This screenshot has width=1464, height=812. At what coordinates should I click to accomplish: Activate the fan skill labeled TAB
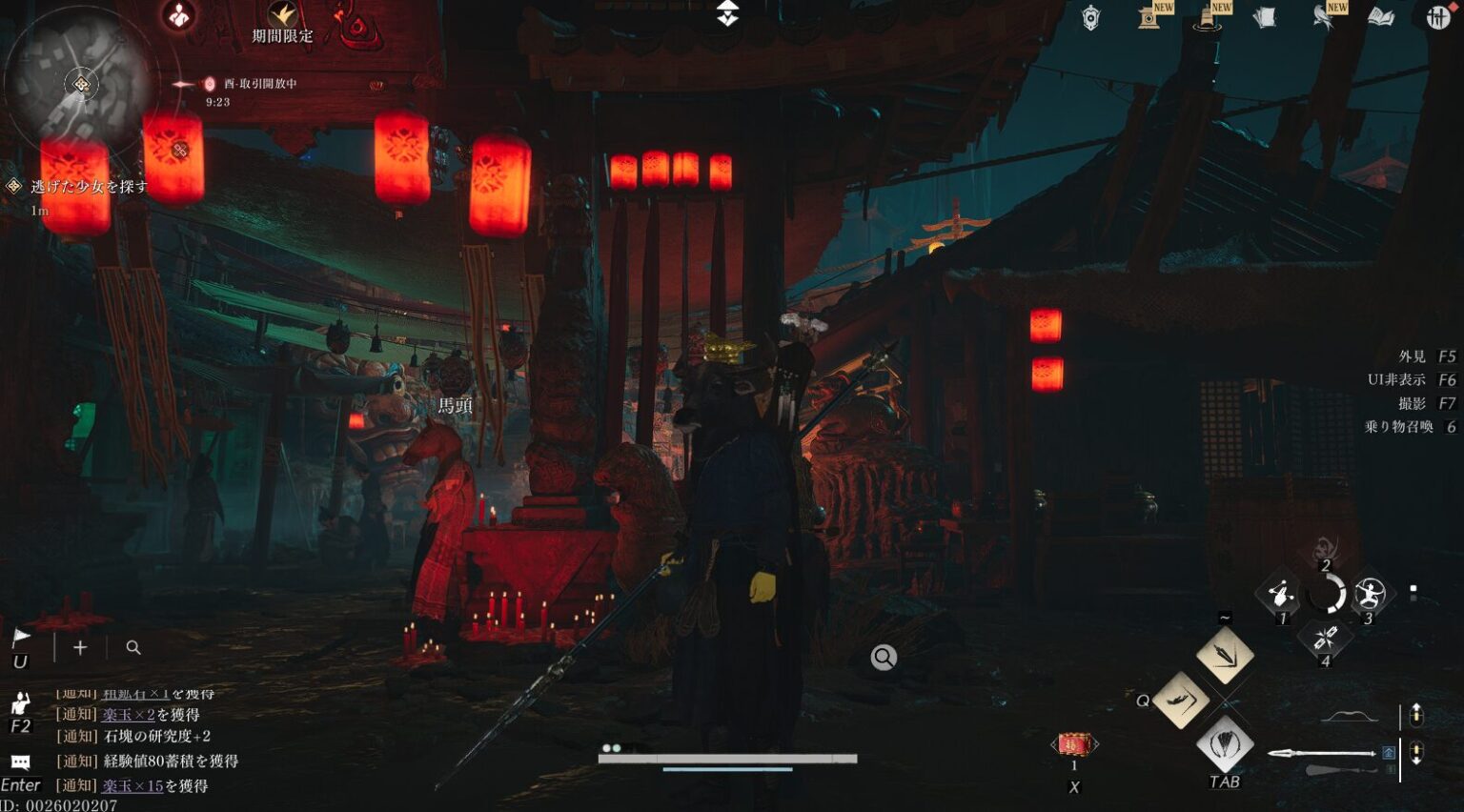point(1225,743)
